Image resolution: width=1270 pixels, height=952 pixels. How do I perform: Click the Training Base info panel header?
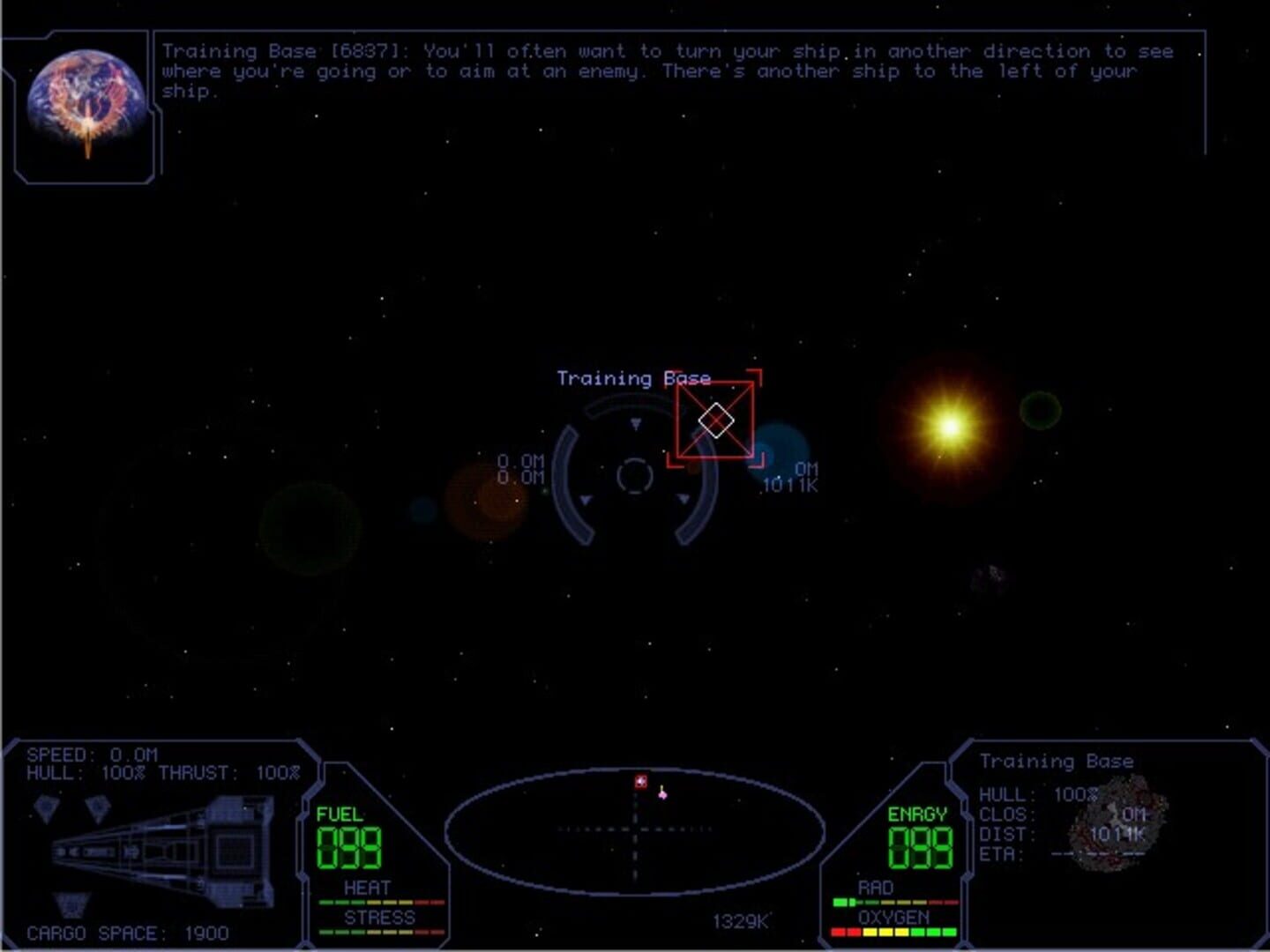pos(1058,761)
